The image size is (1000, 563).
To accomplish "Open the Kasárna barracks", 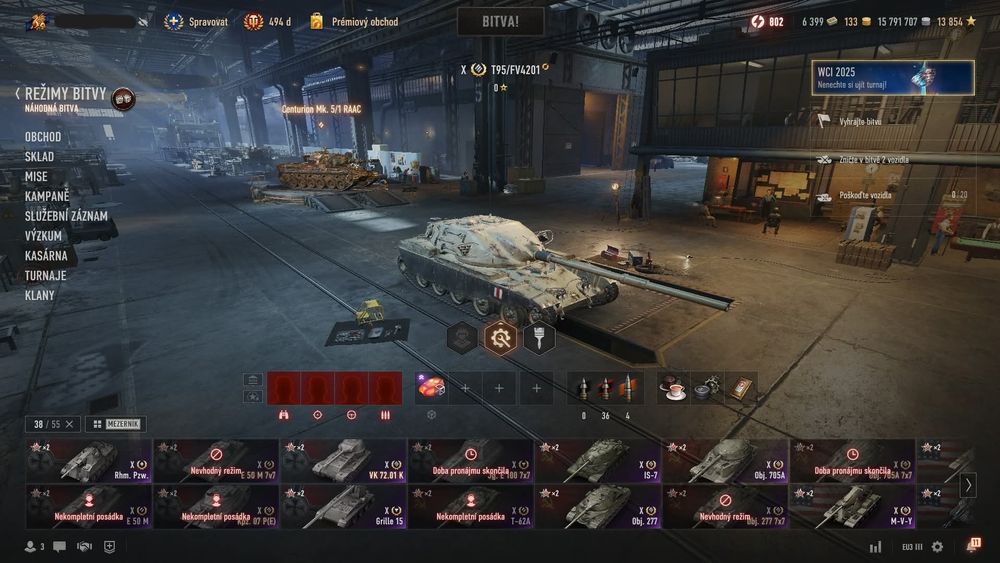I will click(x=46, y=256).
